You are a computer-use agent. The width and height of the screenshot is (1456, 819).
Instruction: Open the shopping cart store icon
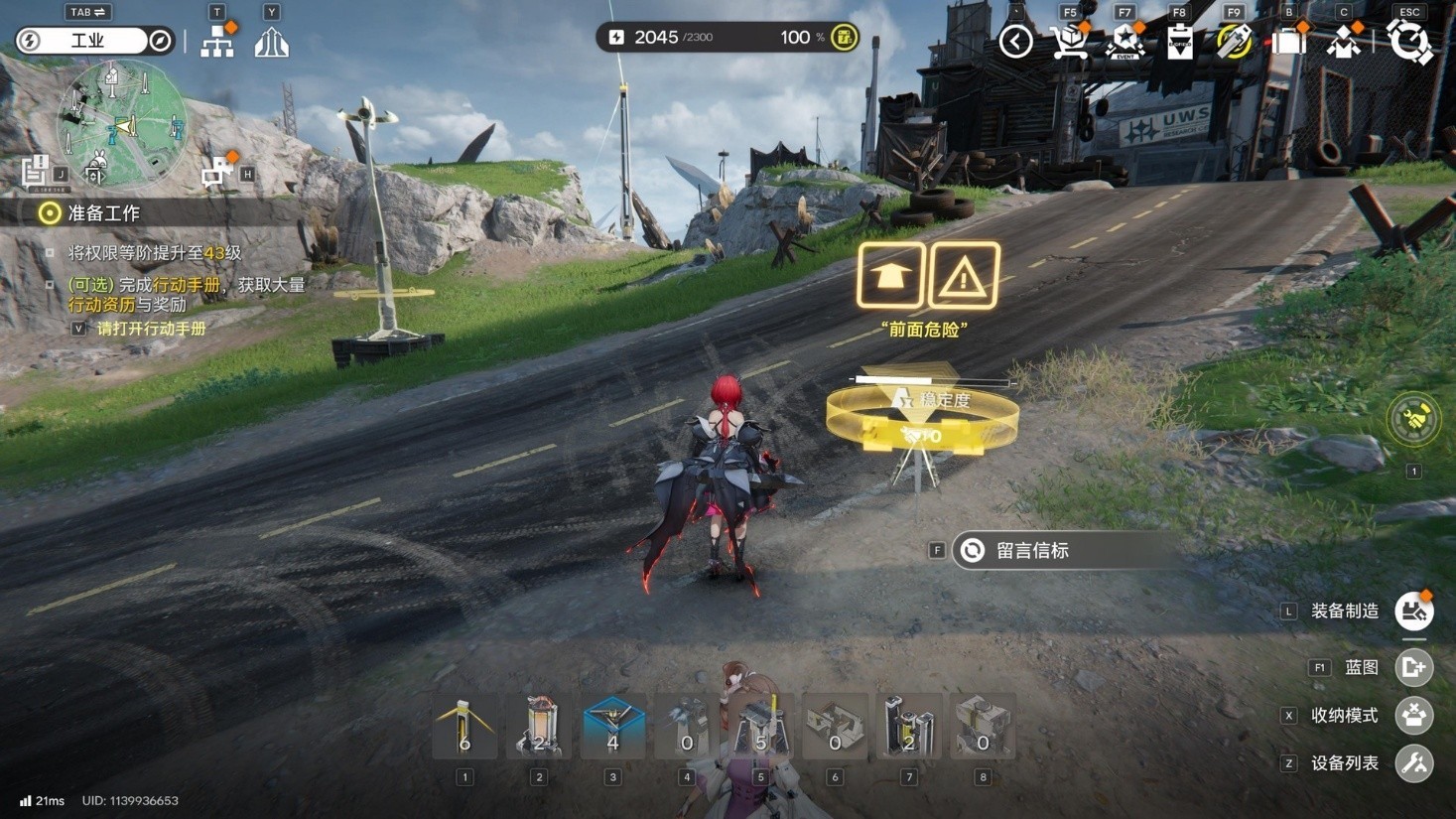1069,42
